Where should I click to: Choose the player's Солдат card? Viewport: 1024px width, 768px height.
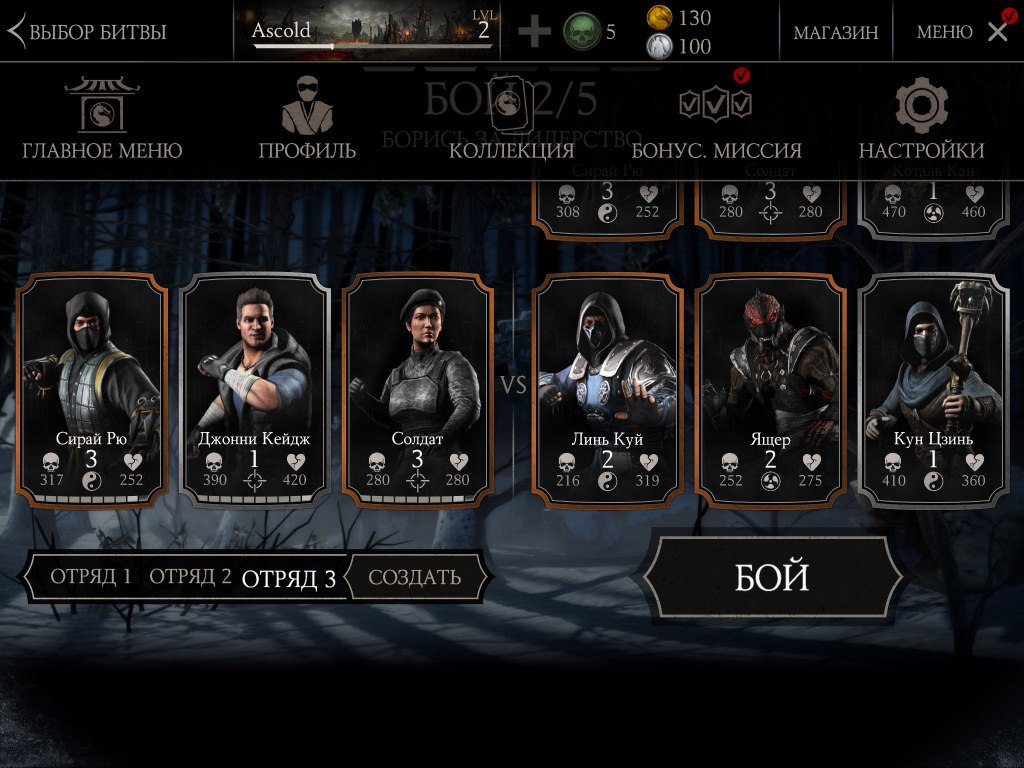(x=417, y=390)
